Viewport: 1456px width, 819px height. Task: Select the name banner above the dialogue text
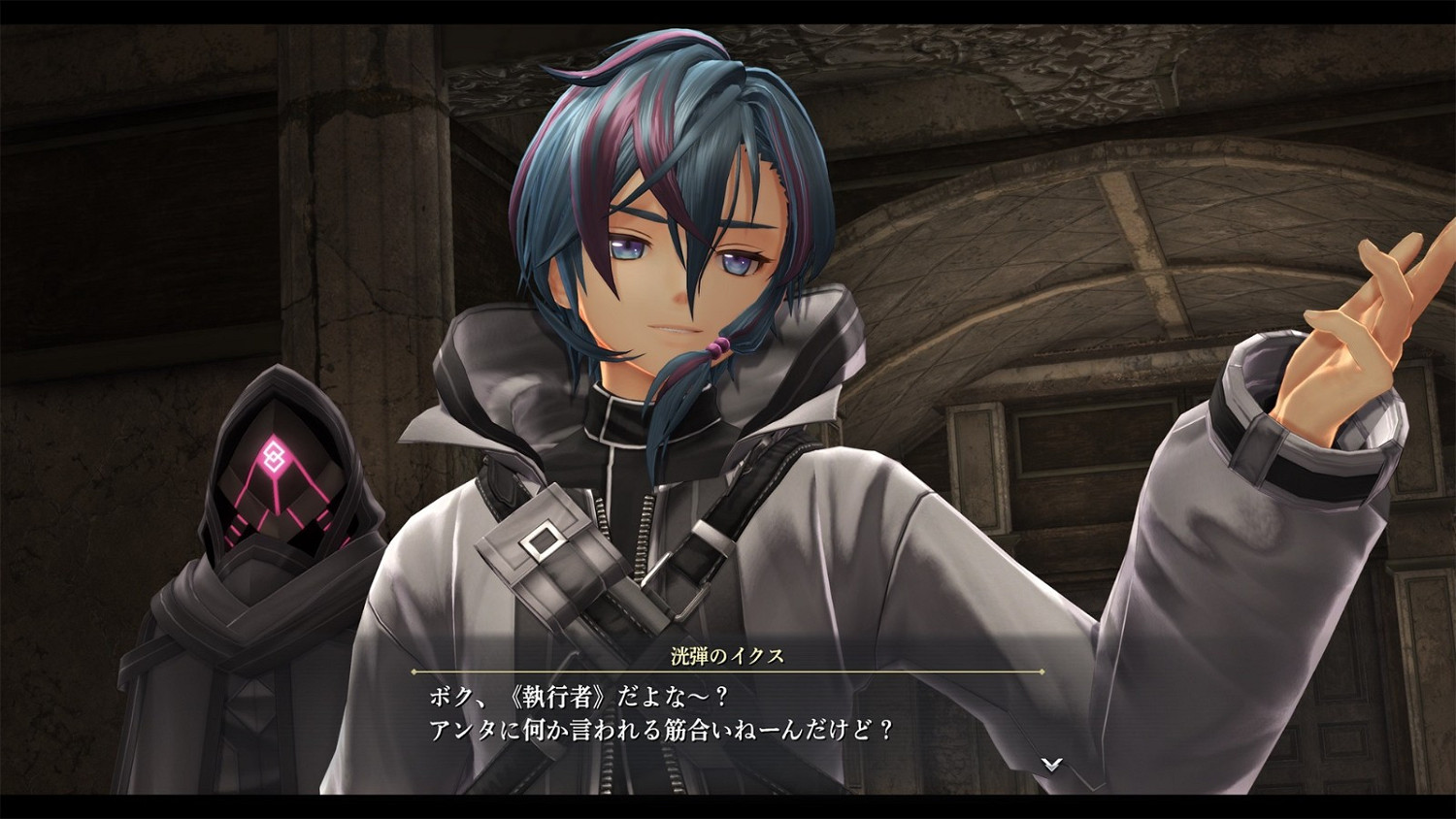tap(728, 654)
